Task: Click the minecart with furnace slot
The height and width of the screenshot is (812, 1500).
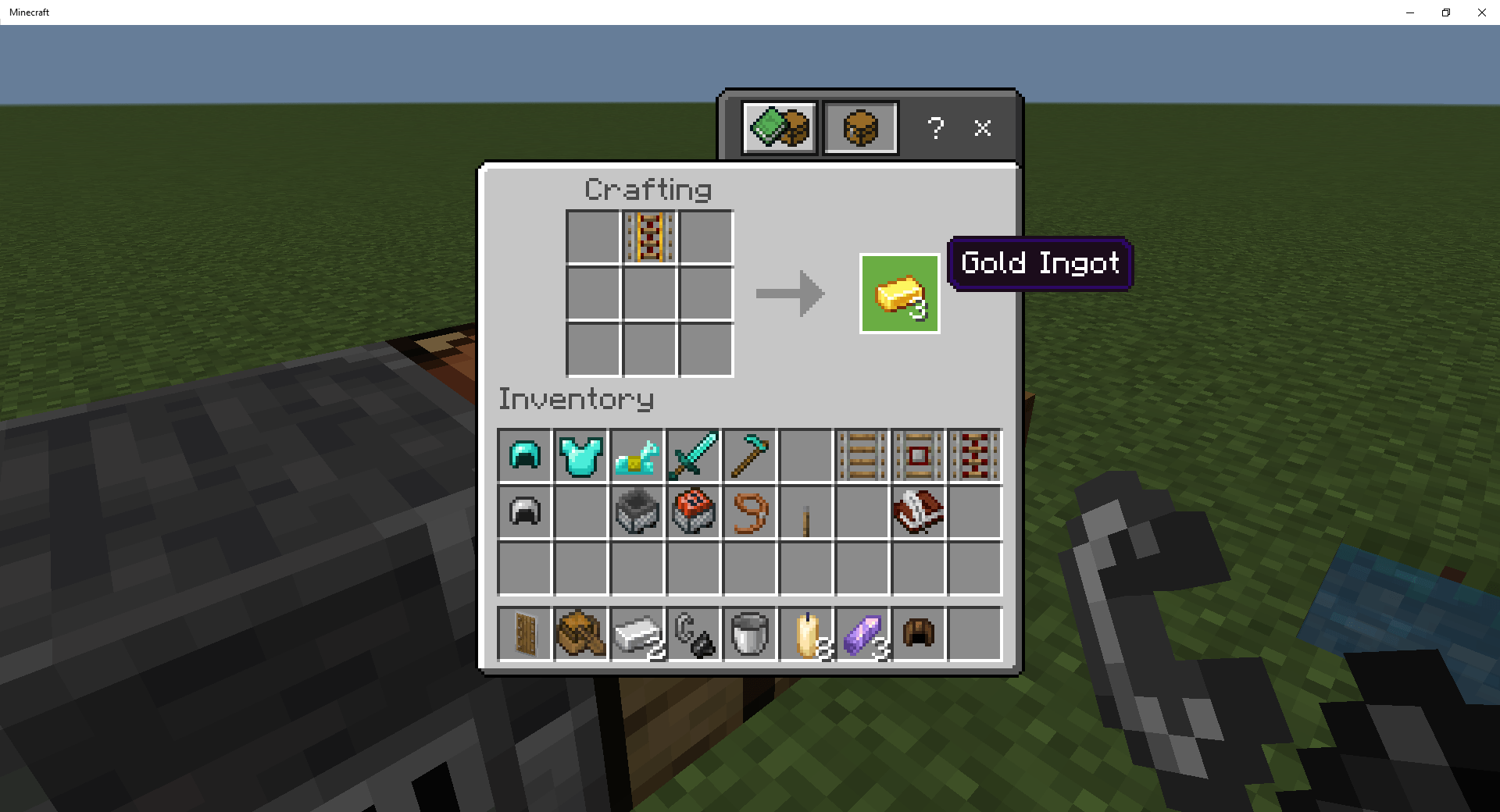Action: [x=636, y=513]
